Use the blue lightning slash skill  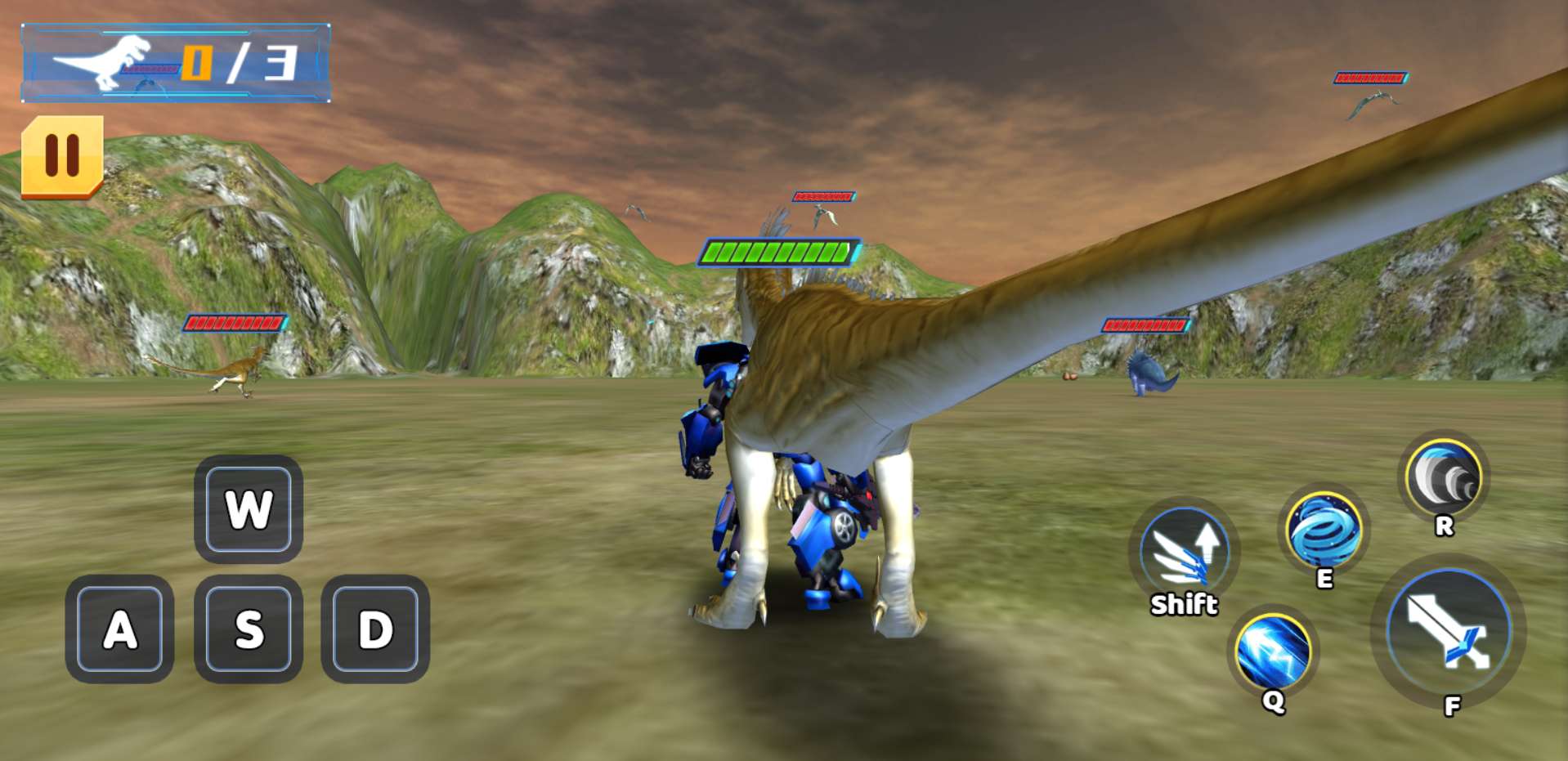point(1273,651)
